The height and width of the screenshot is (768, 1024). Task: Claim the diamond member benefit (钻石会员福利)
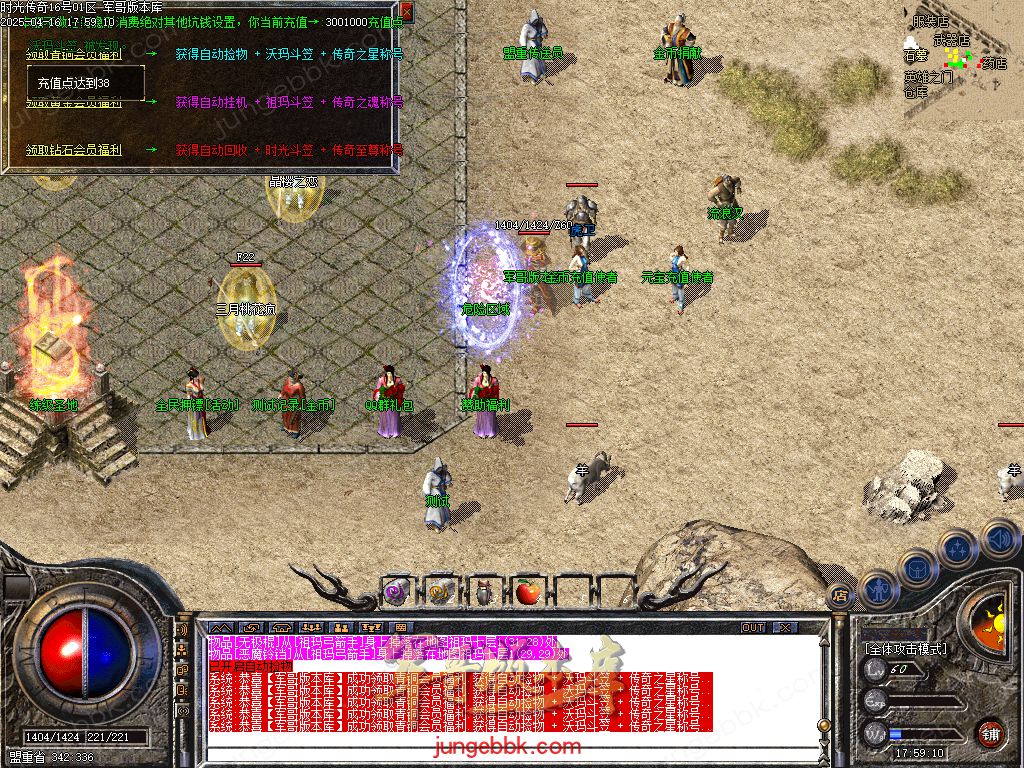tap(74, 150)
